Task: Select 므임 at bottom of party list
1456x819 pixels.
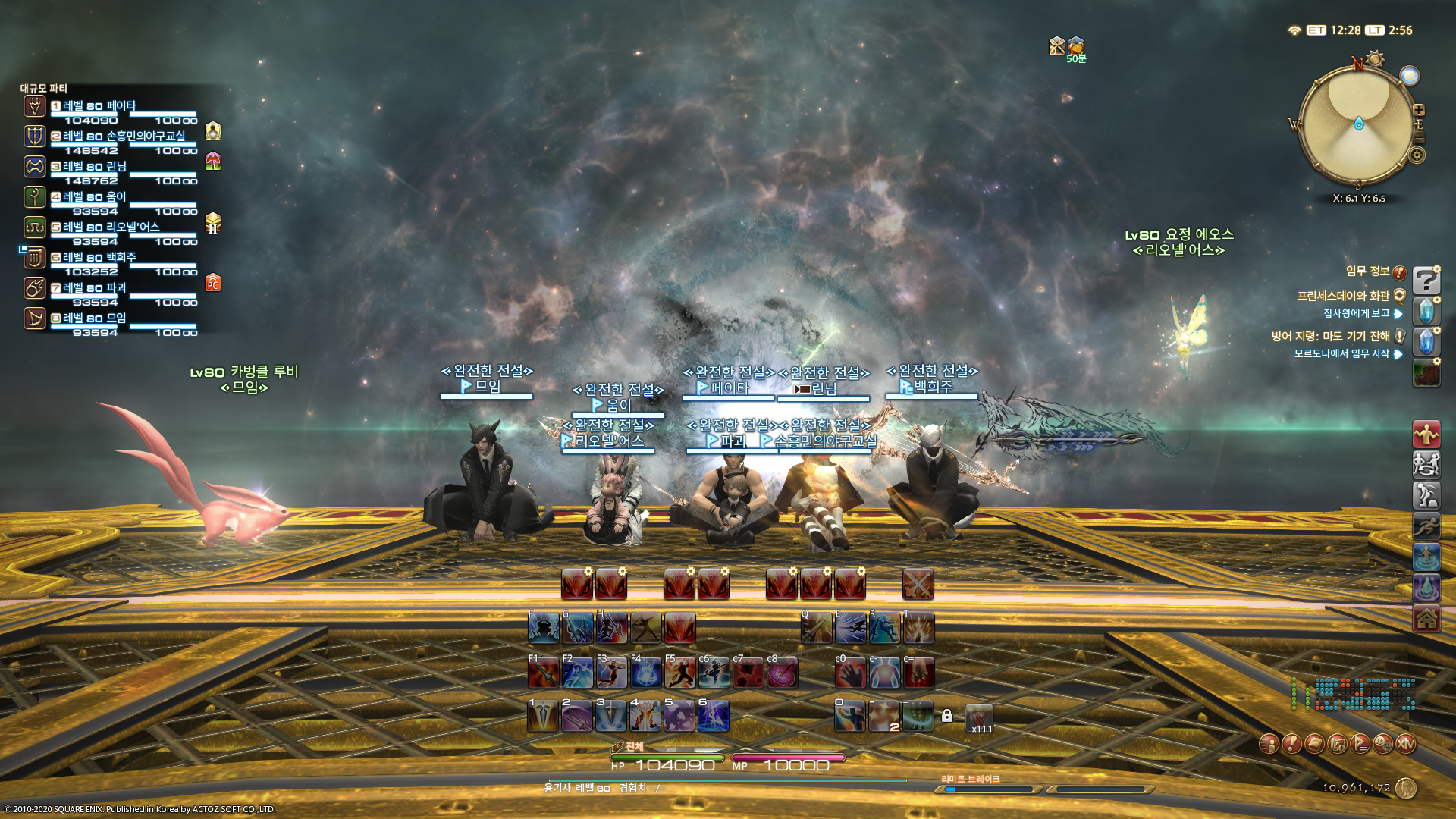Action: pos(94,318)
